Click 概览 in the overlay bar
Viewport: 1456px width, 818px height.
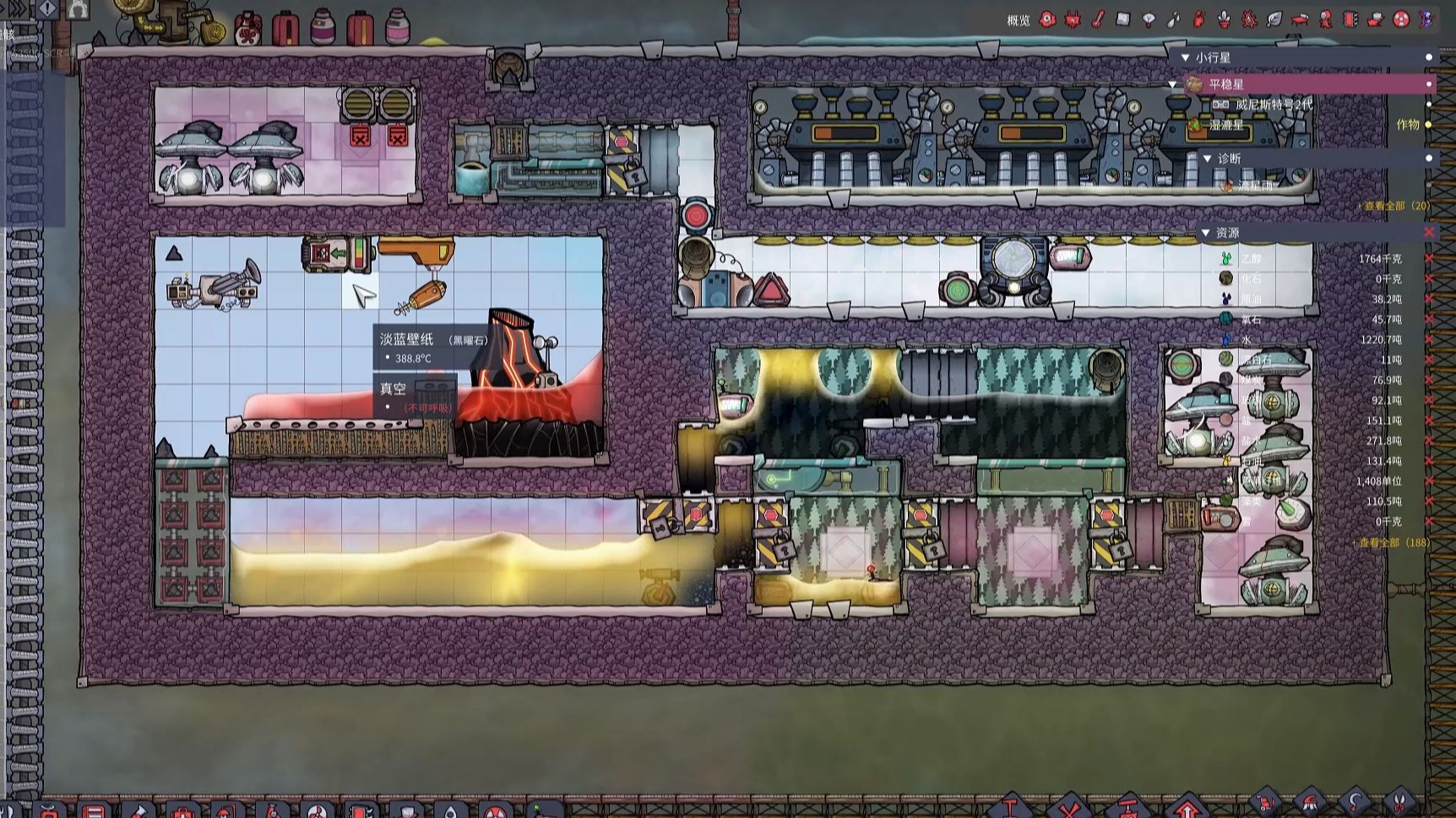click(1018, 18)
